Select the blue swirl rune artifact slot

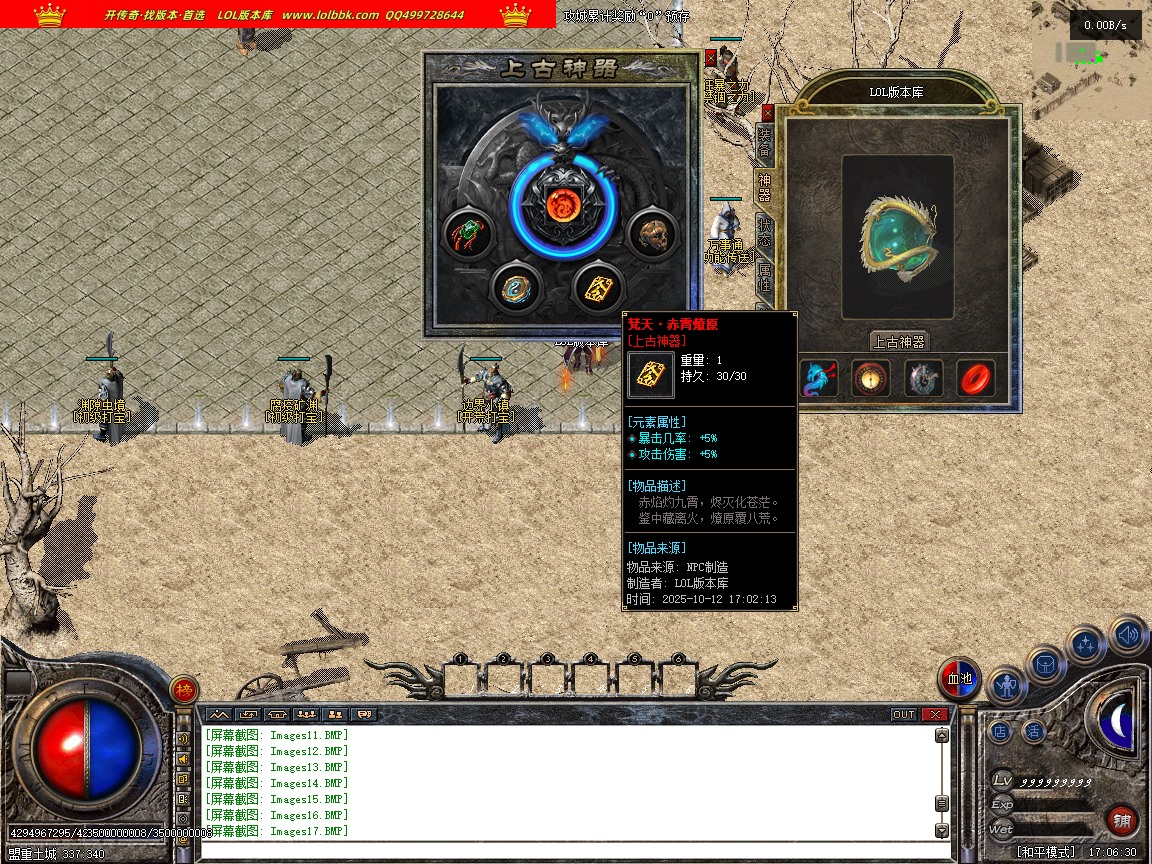point(517,287)
